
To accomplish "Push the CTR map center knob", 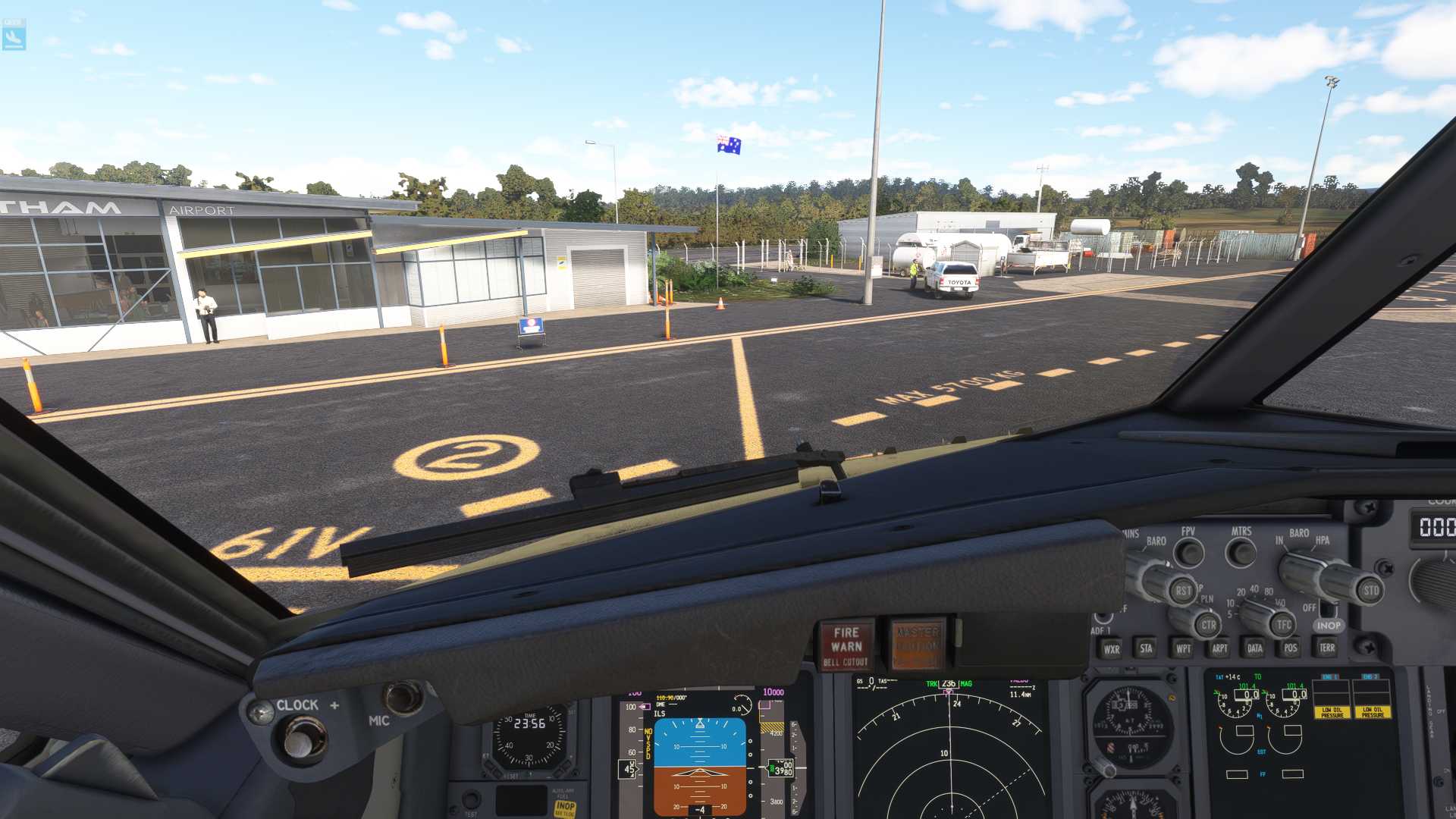I will tap(1208, 626).
